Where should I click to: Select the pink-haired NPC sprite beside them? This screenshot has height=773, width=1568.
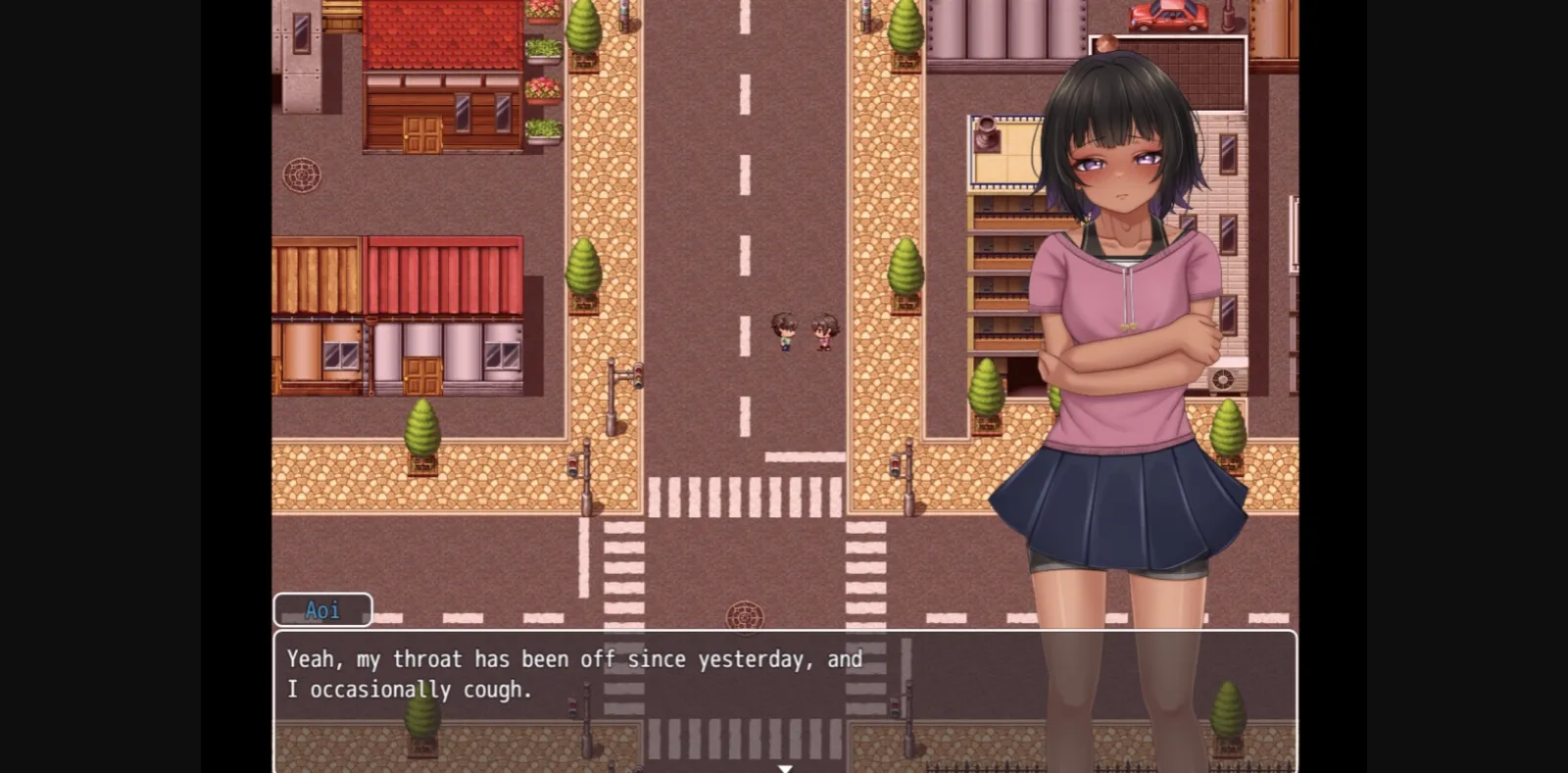pyautogui.click(x=824, y=333)
